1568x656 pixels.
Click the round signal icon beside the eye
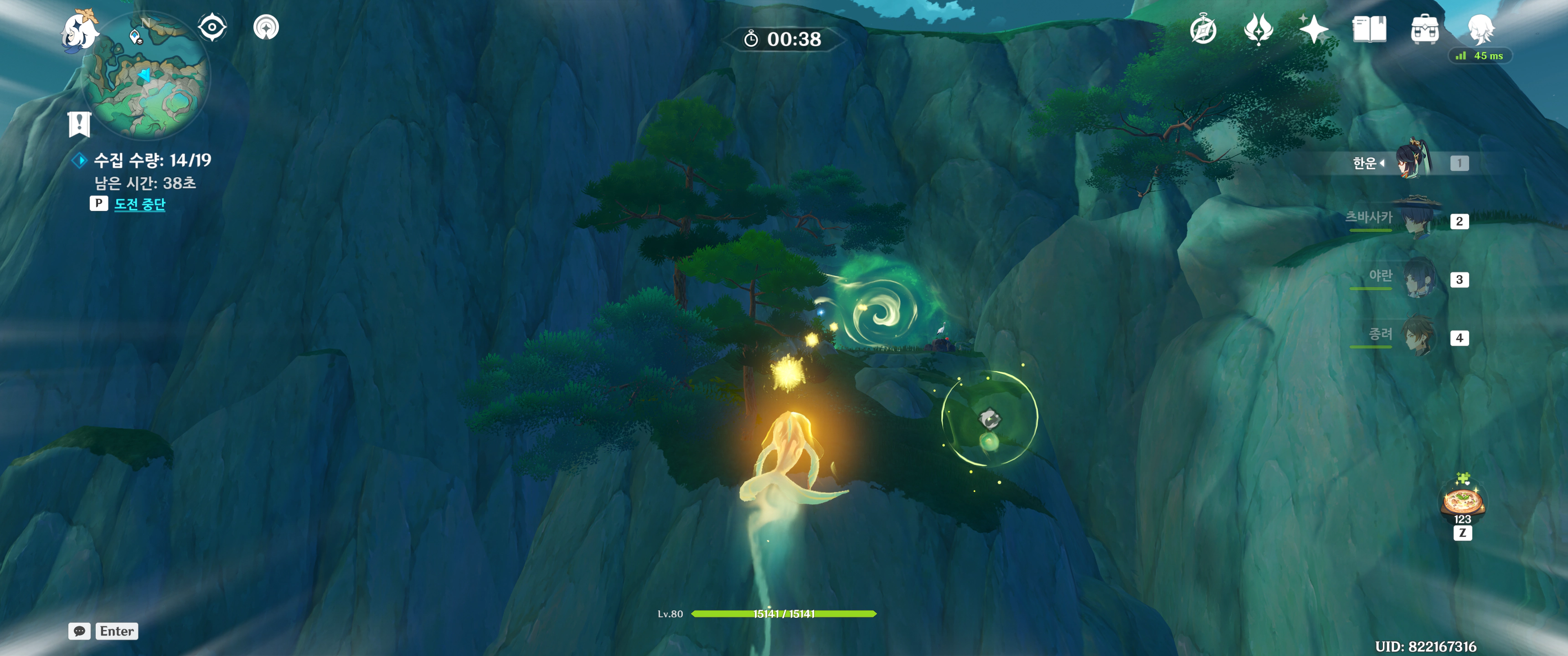click(x=266, y=27)
